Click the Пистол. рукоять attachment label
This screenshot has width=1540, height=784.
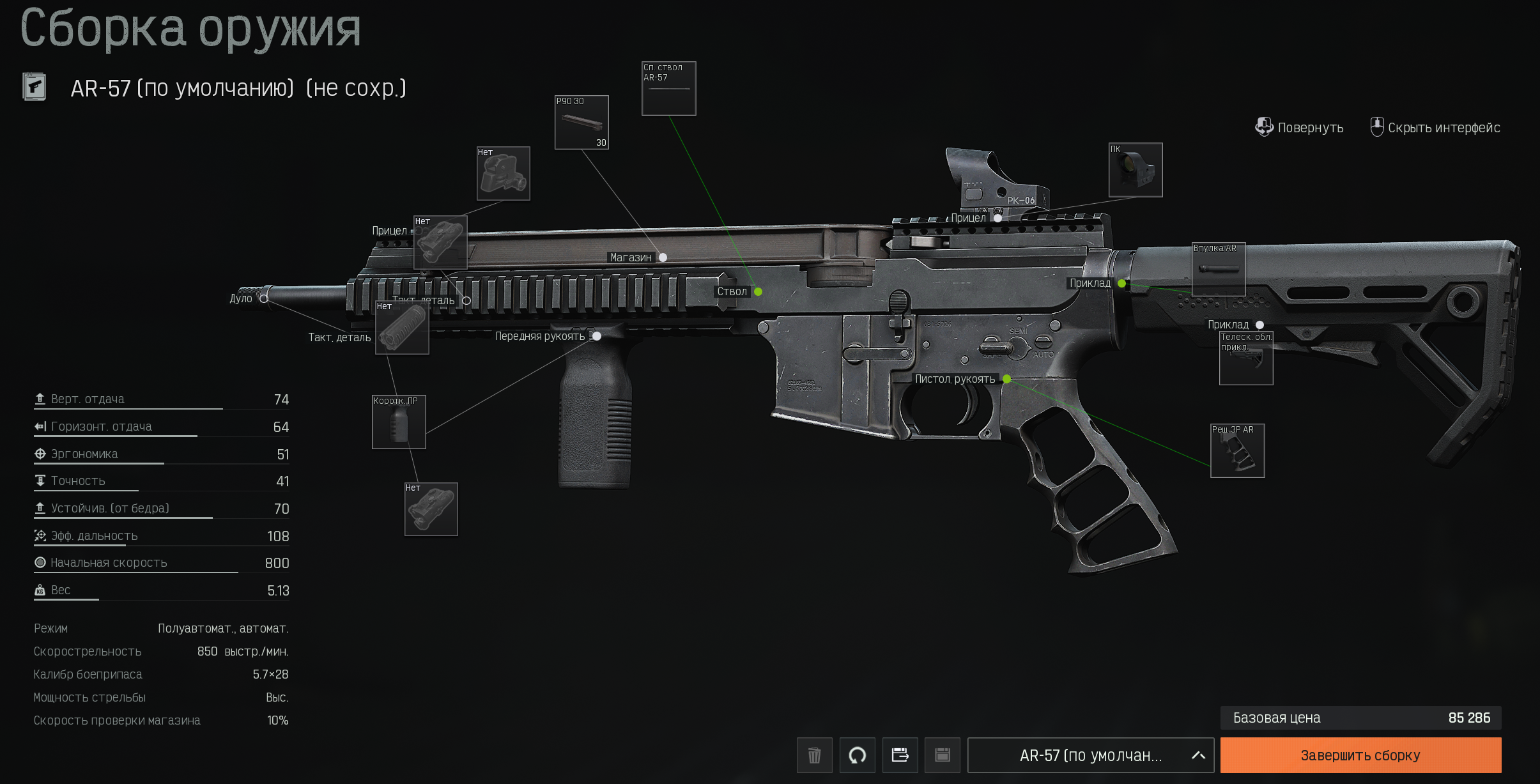[x=955, y=379]
